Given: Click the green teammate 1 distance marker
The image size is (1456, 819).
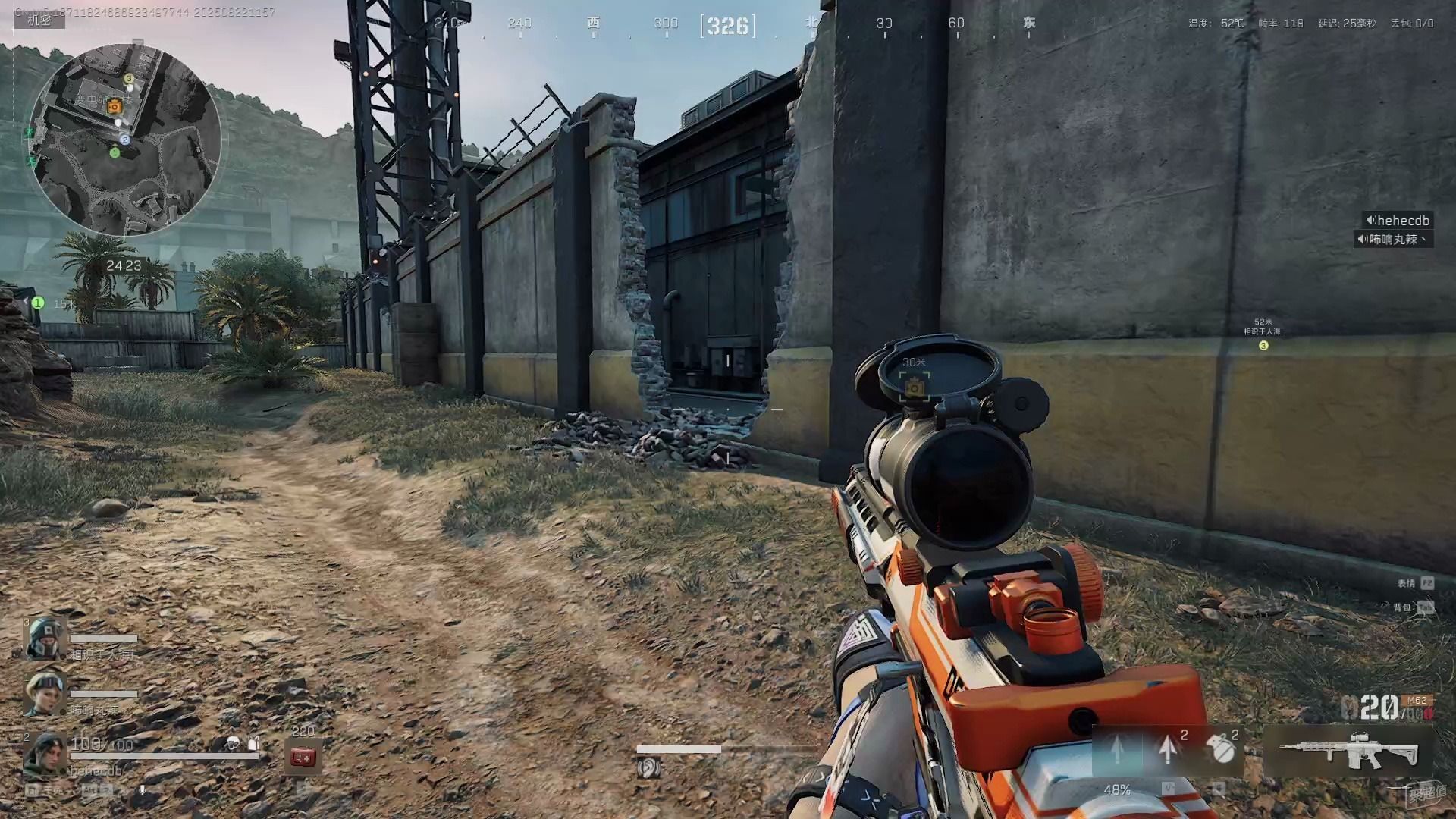Looking at the screenshot, I should point(38,303).
